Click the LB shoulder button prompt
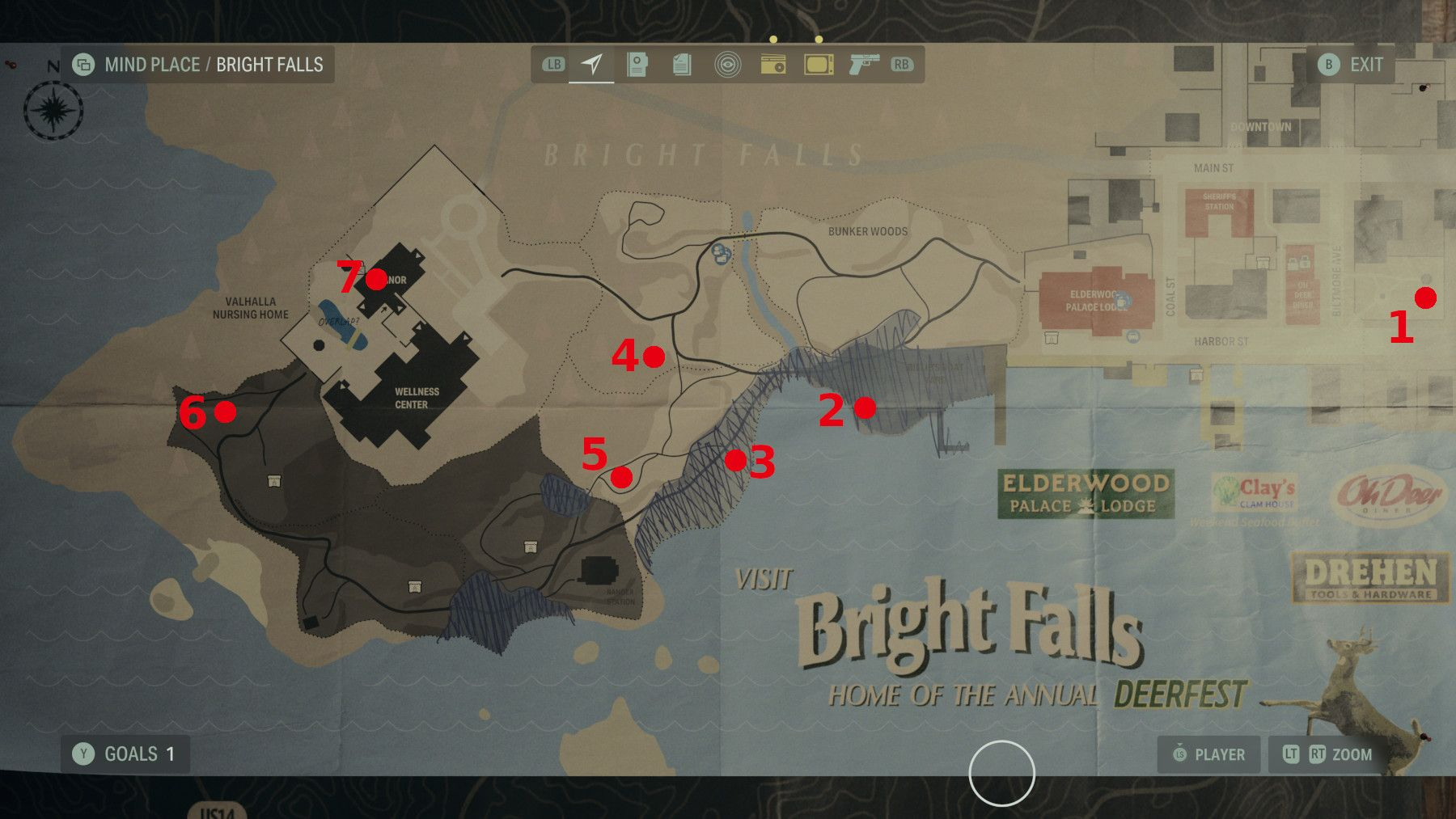 coord(556,64)
